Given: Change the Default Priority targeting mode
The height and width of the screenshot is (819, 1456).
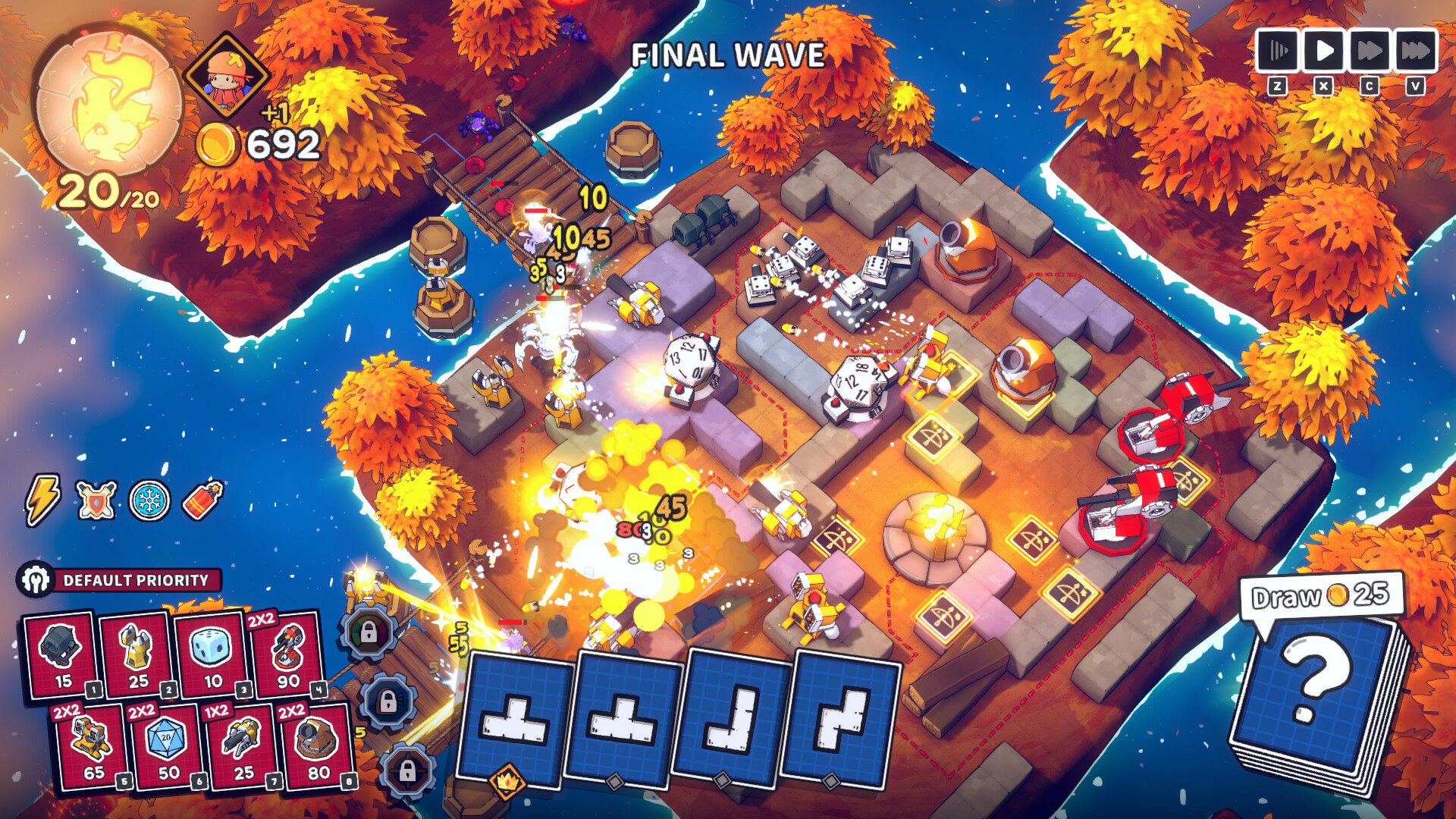Looking at the screenshot, I should (121, 579).
